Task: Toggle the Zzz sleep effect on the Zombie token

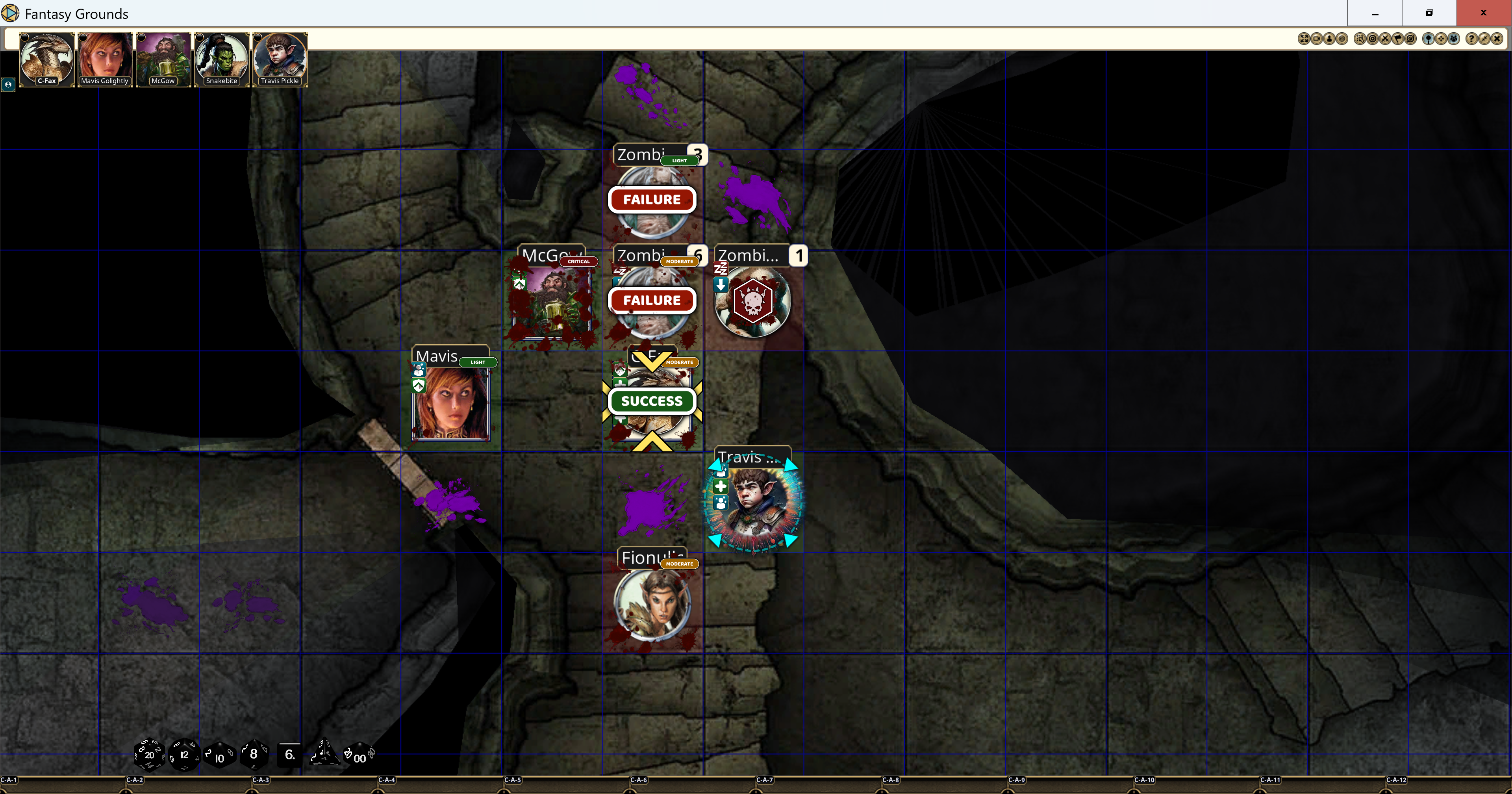Action: [x=720, y=268]
